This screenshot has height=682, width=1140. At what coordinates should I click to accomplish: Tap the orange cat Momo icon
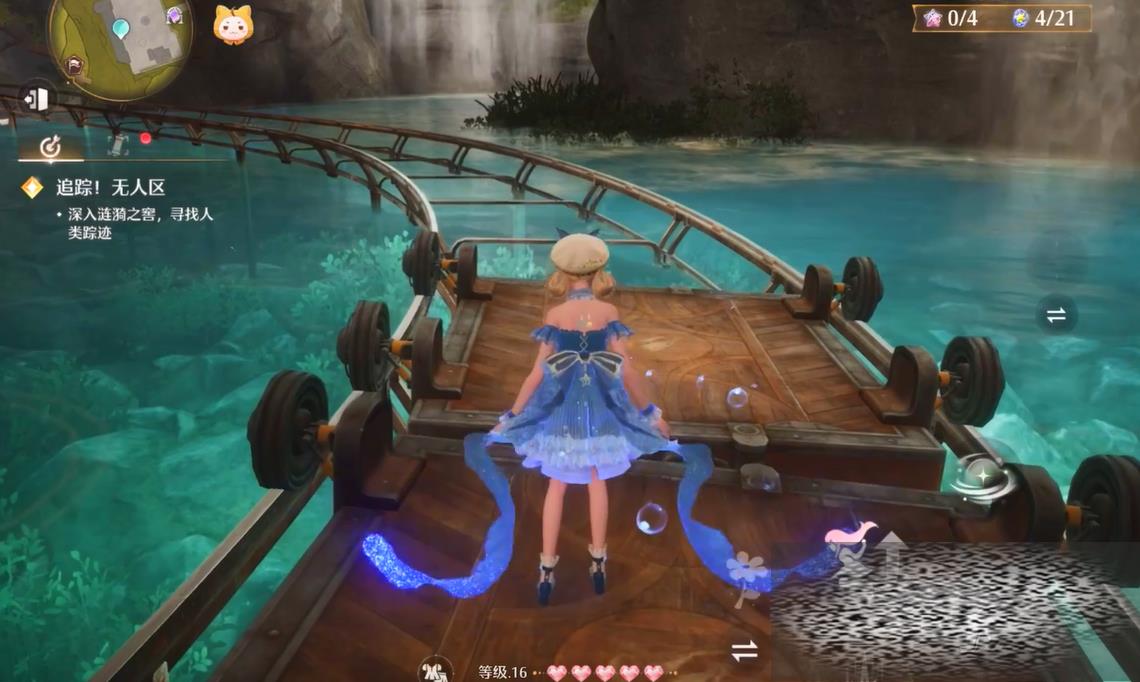tap(232, 24)
